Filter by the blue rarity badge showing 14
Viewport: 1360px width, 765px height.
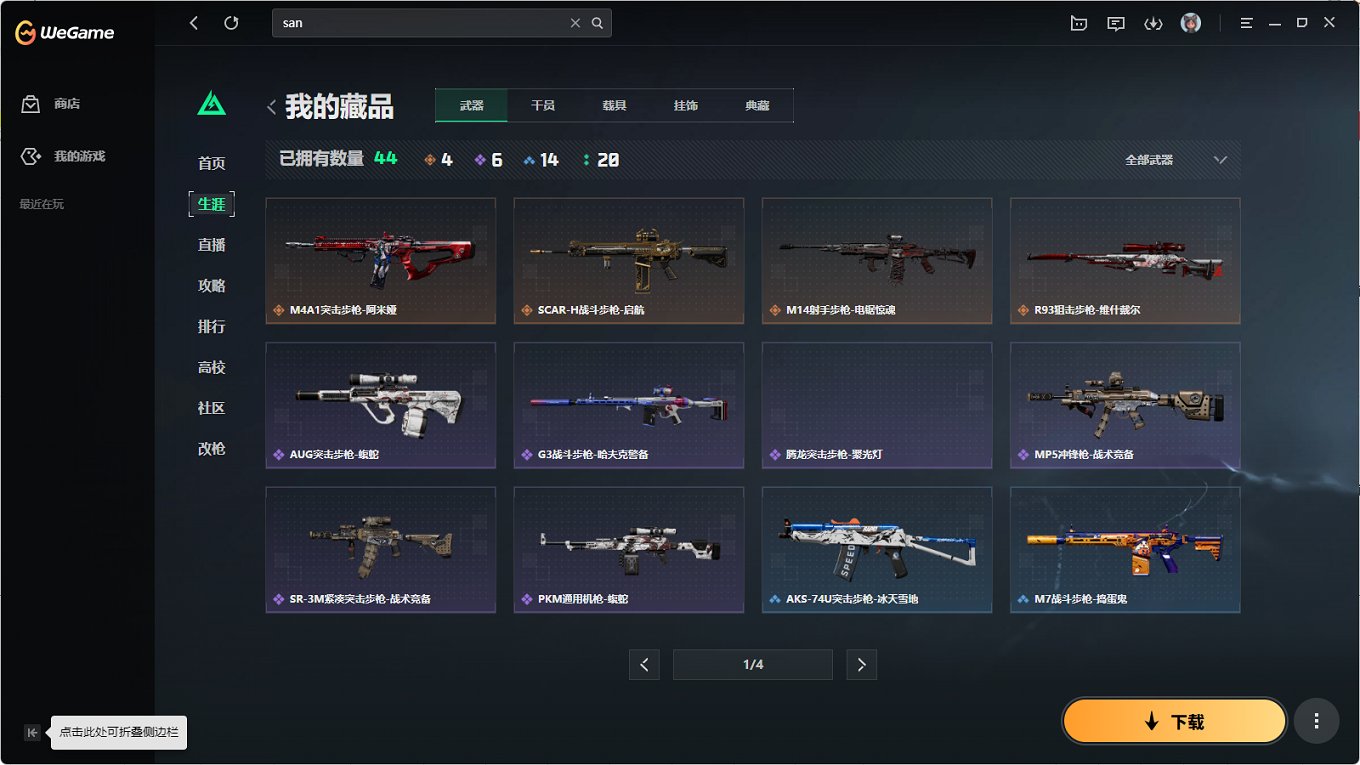pos(540,158)
